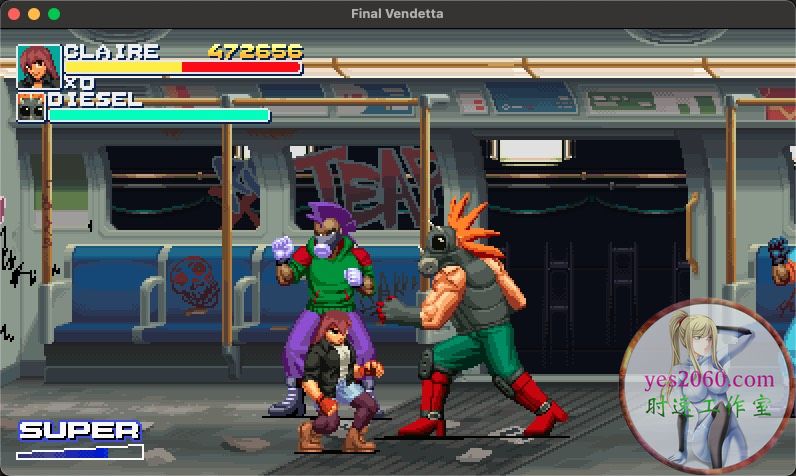Viewport: 796px width, 476px height.
Task: Minimize the game window
Action: click(x=33, y=14)
